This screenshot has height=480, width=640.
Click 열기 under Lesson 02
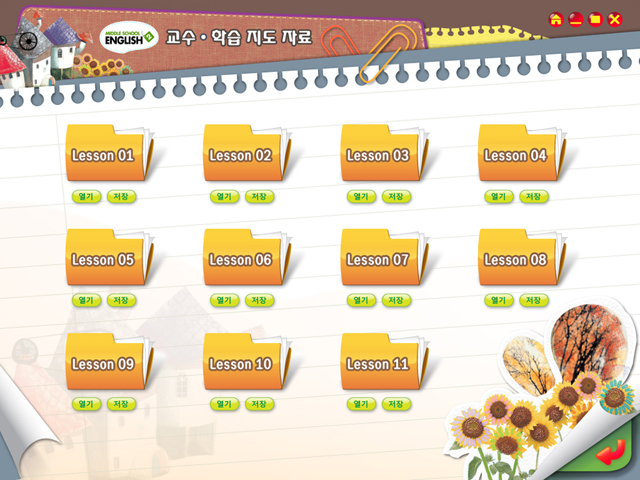click(x=223, y=196)
